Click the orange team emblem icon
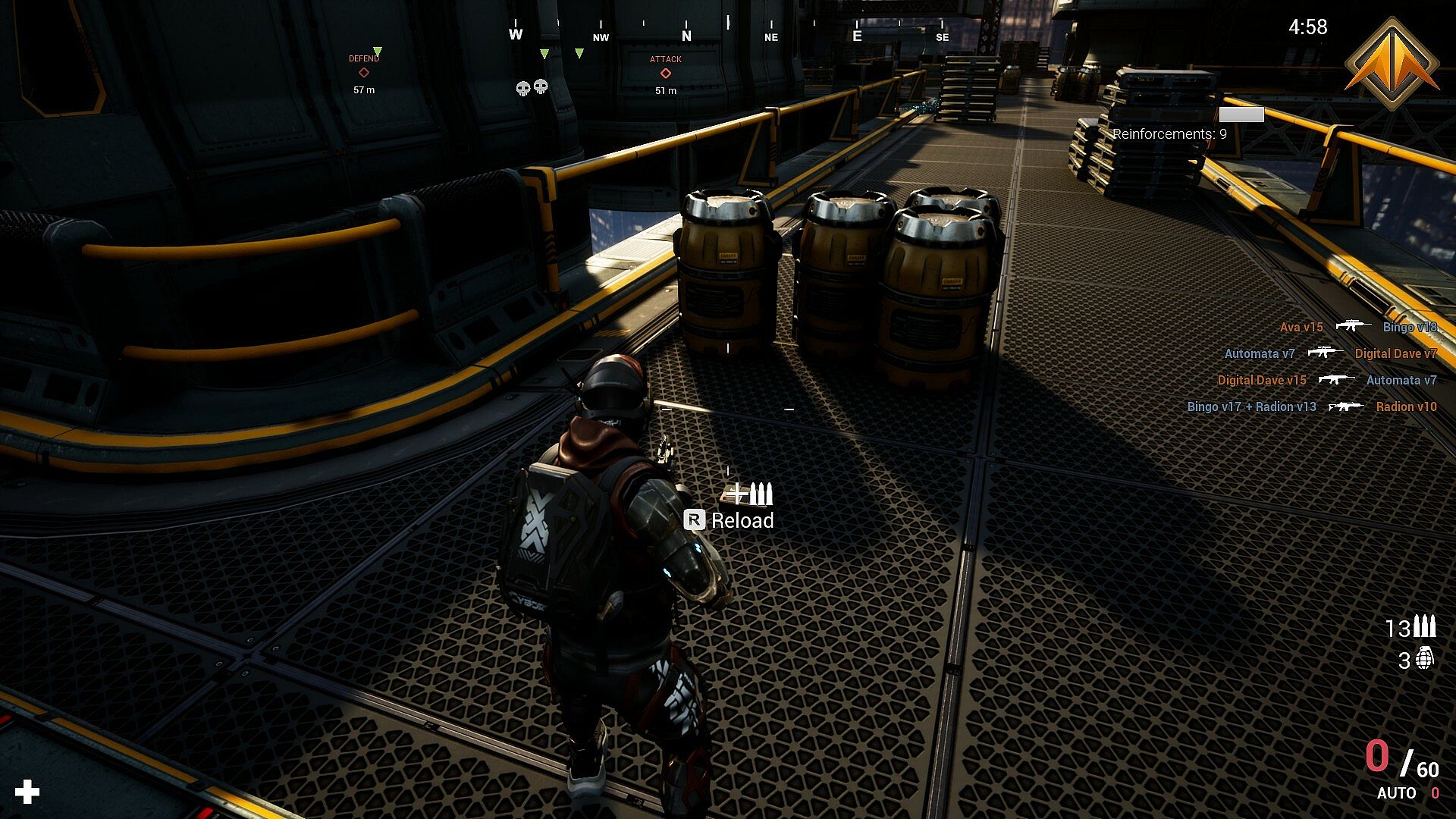Screen dimensions: 1456x819 (1392, 64)
